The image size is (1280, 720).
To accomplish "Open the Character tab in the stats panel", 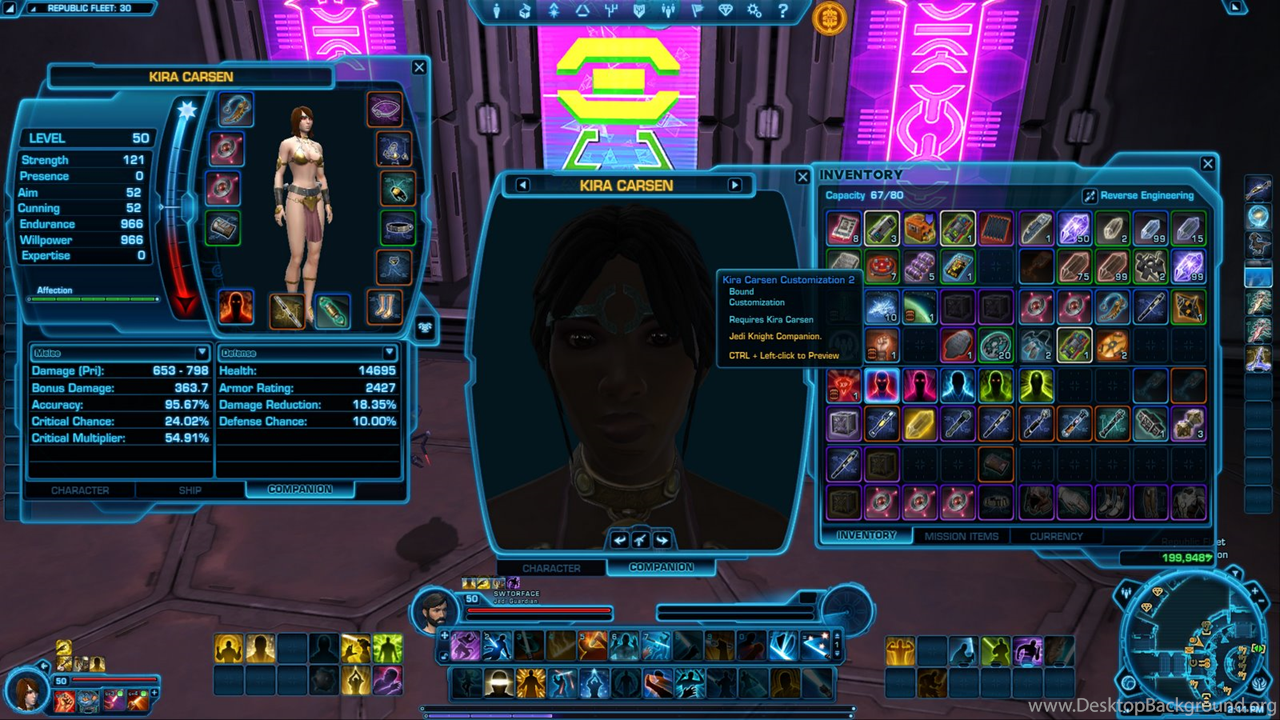I will (80, 490).
